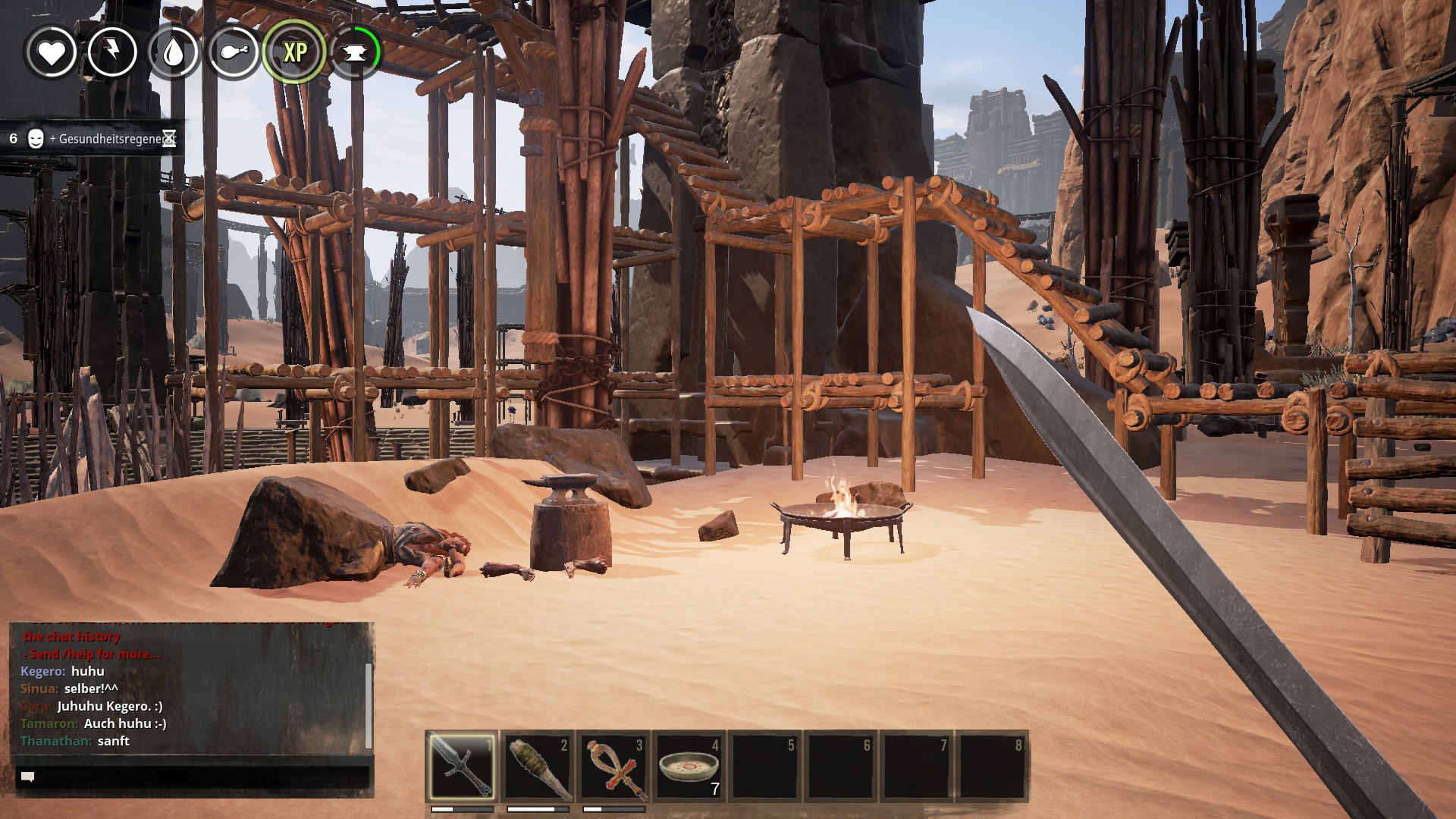Select the sword in hotbar slot 1
This screenshot has height=819, width=1456.
(x=461, y=766)
